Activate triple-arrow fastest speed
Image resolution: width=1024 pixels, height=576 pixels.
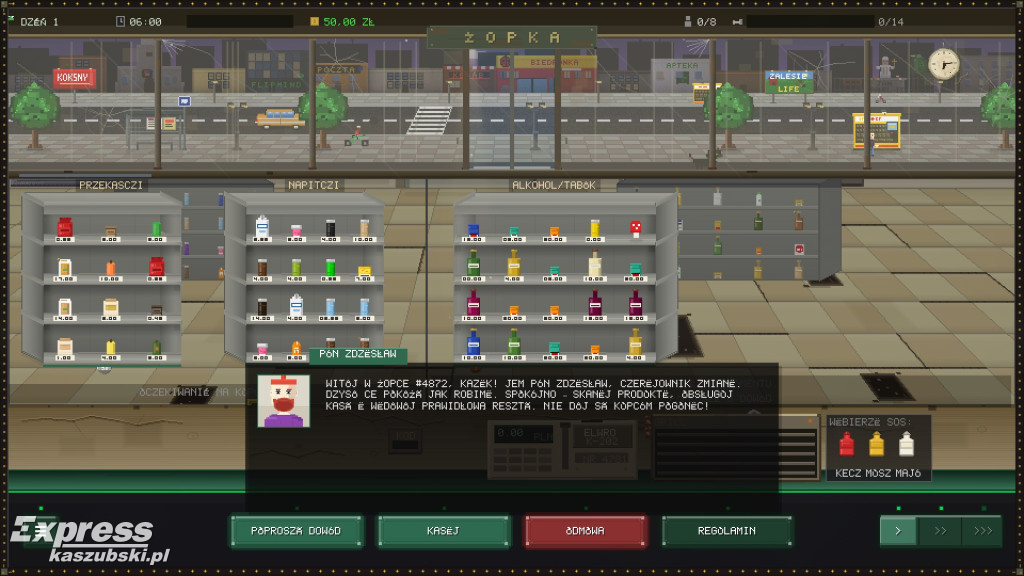(x=981, y=531)
